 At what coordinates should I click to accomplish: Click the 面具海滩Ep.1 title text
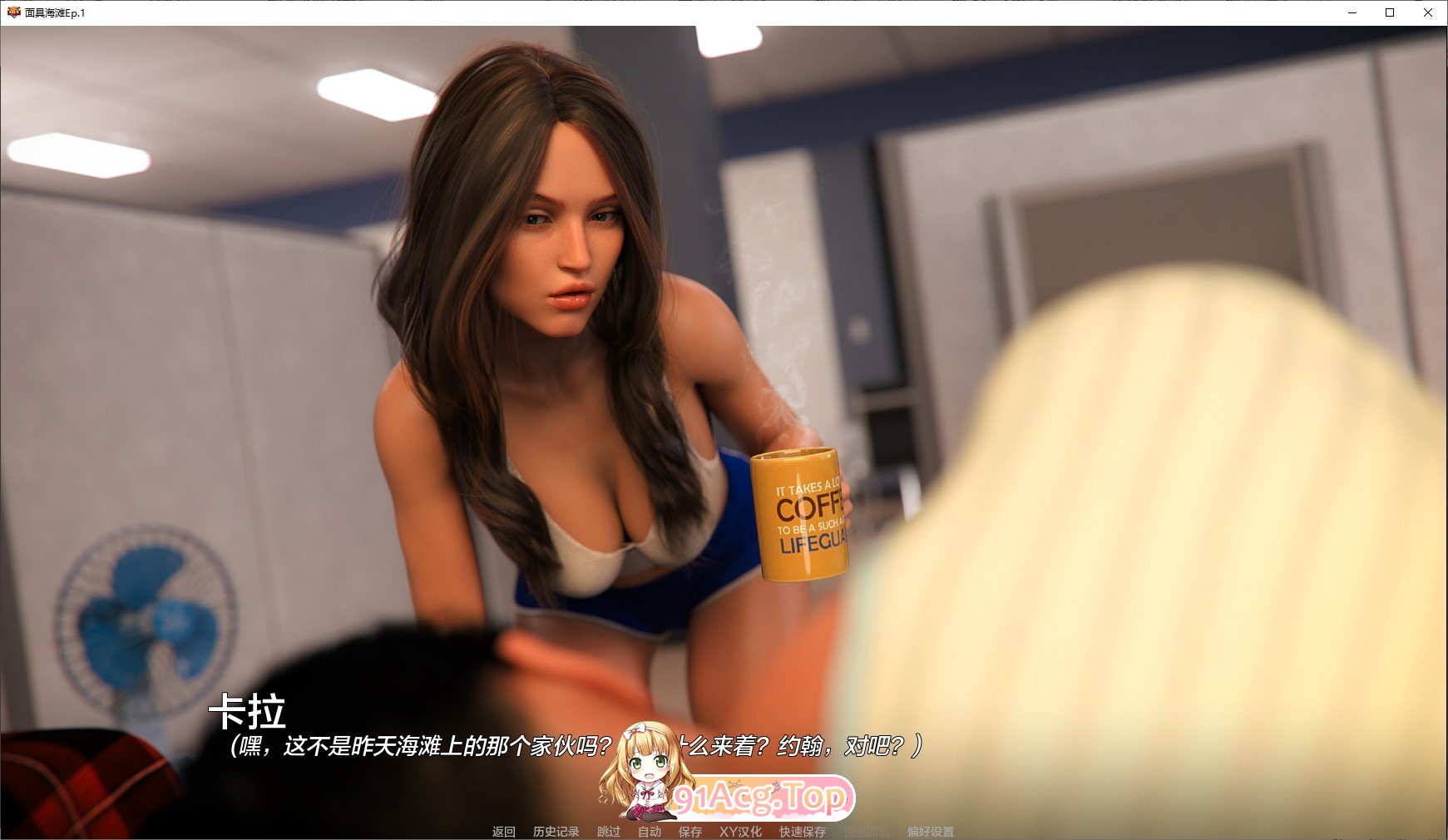pyautogui.click(x=57, y=12)
